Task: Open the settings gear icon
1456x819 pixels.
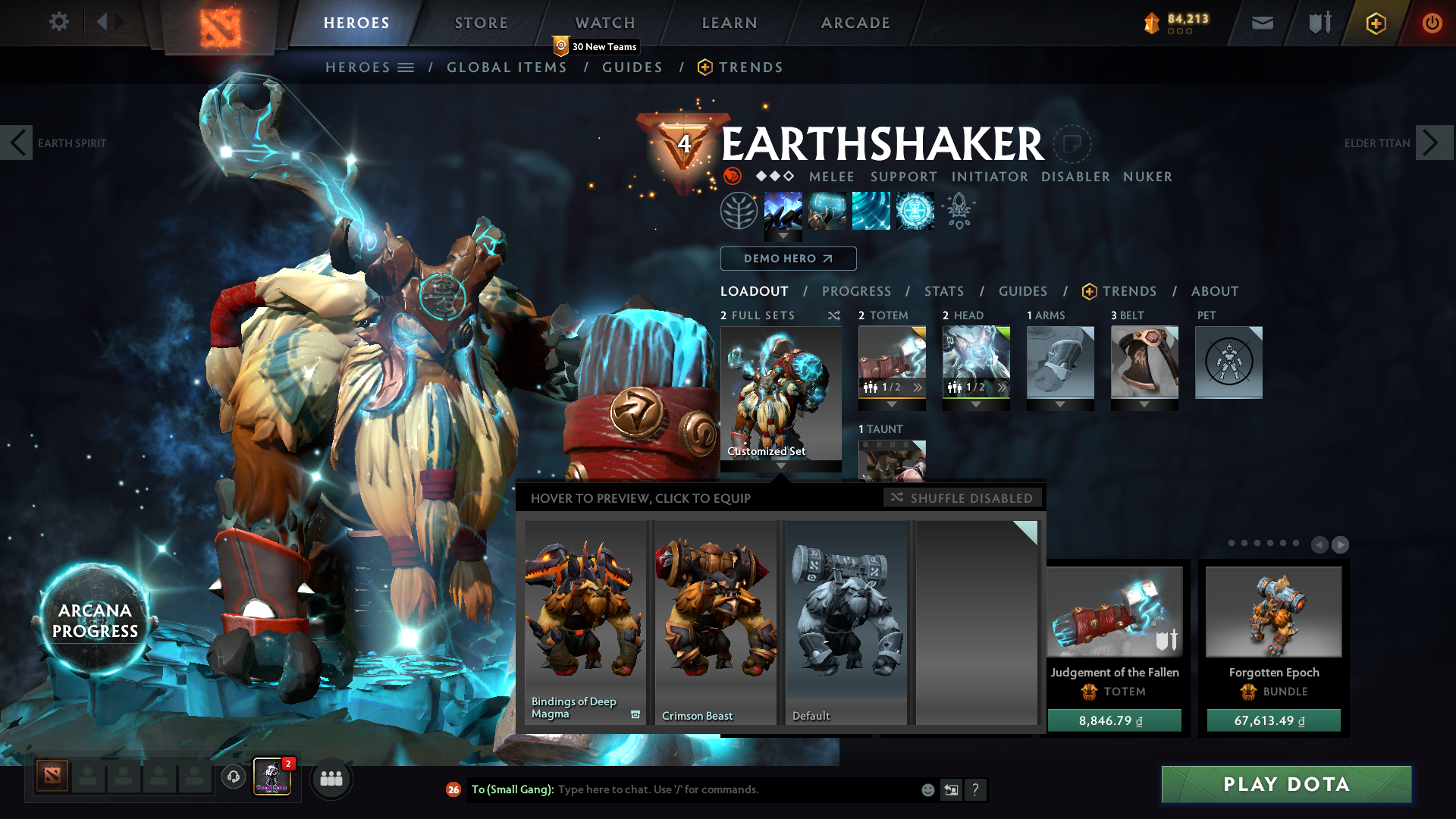Action: 58,21
